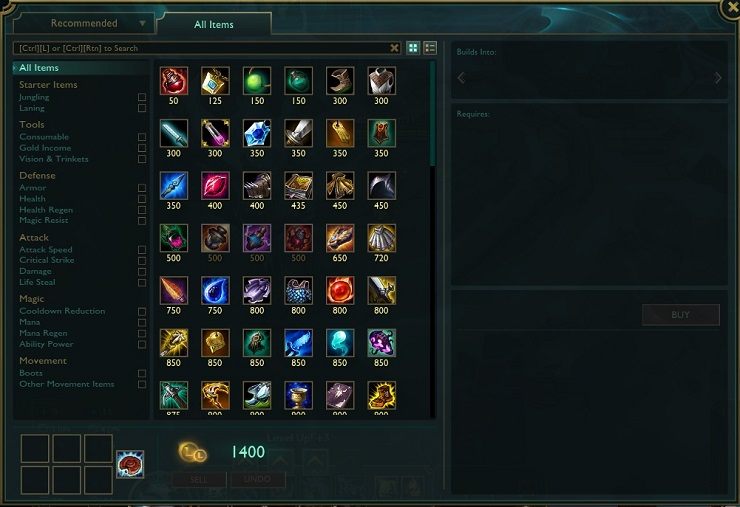The width and height of the screenshot is (740, 507).
Task: Switch to list view of items
Action: point(430,48)
